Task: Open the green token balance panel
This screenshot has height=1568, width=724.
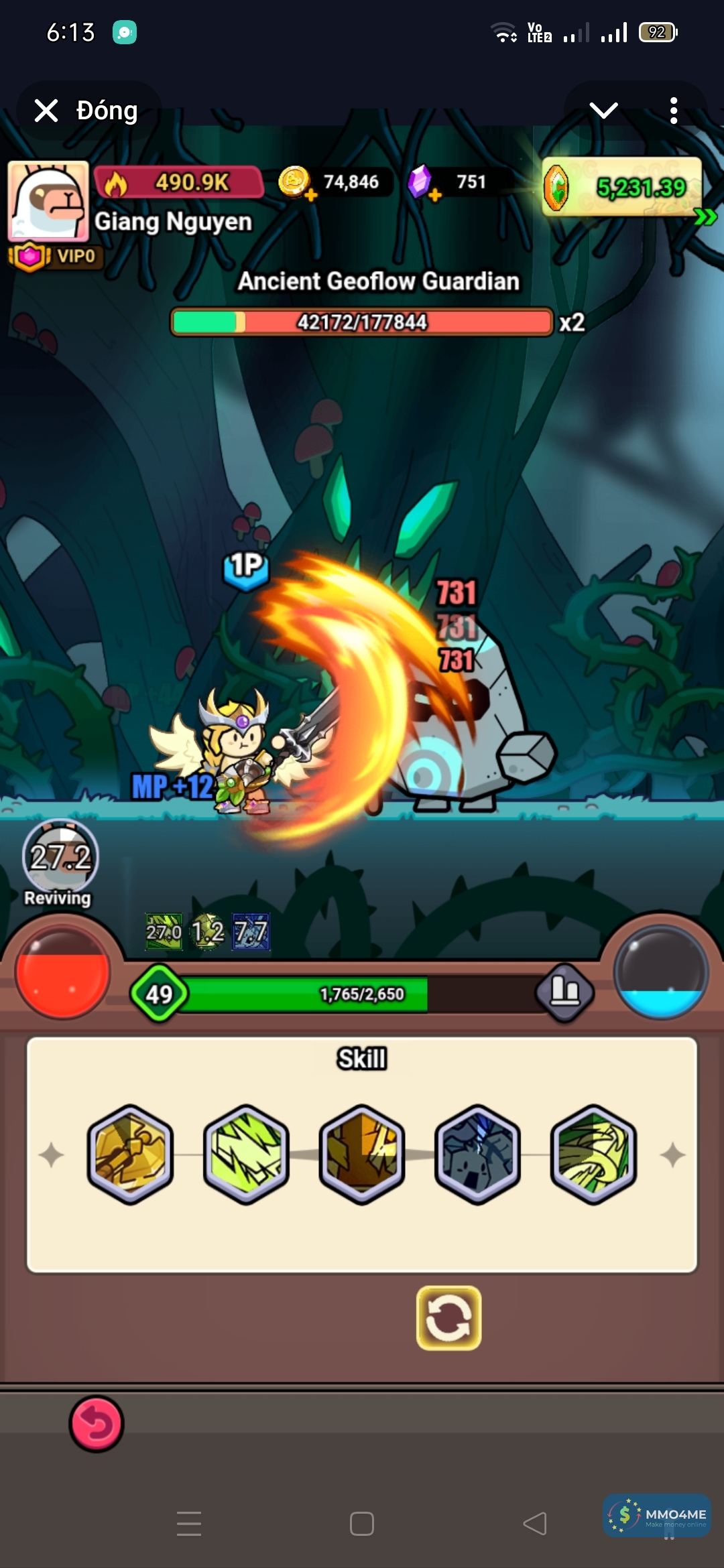Action: pos(623,188)
